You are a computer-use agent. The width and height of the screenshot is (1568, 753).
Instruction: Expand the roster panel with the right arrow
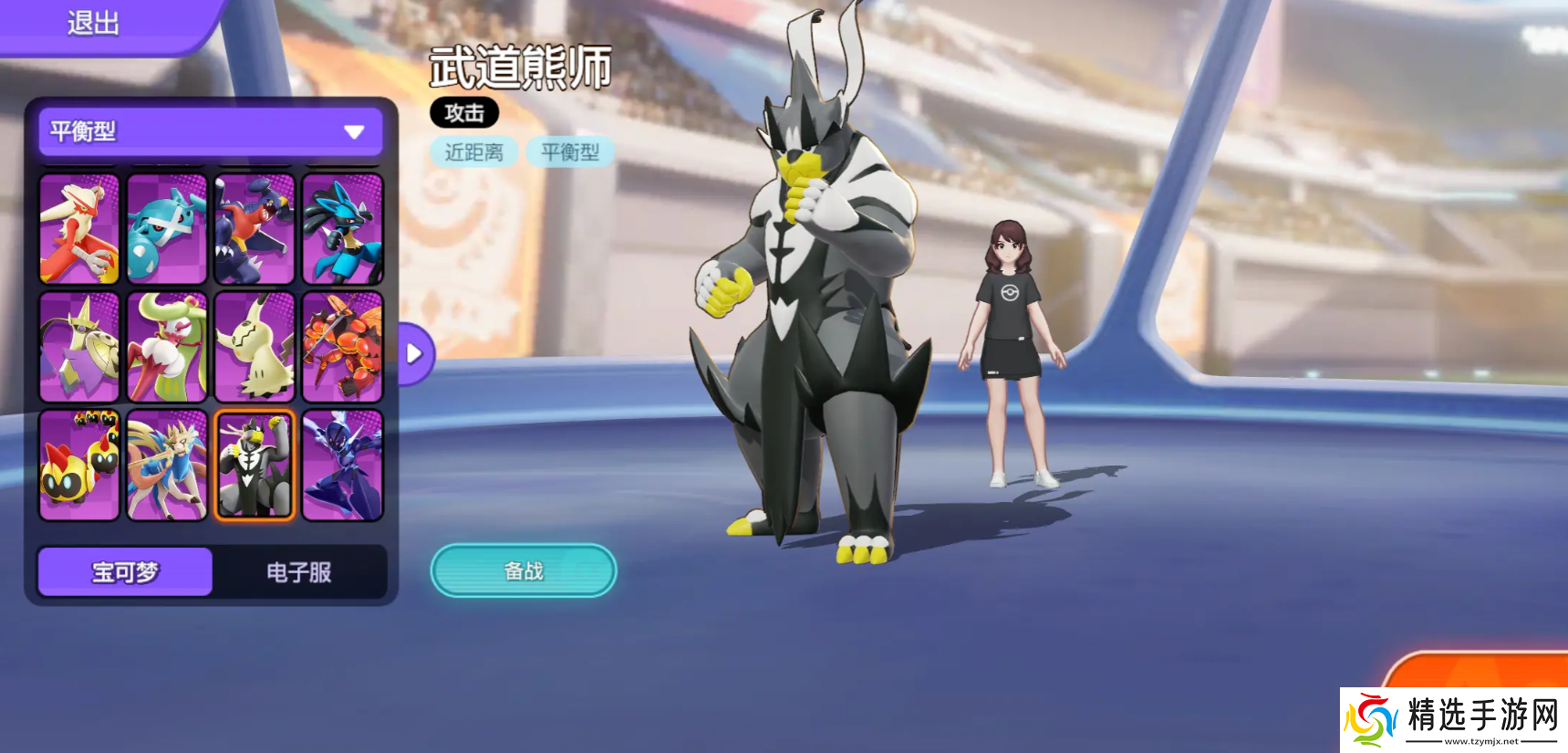[x=413, y=352]
